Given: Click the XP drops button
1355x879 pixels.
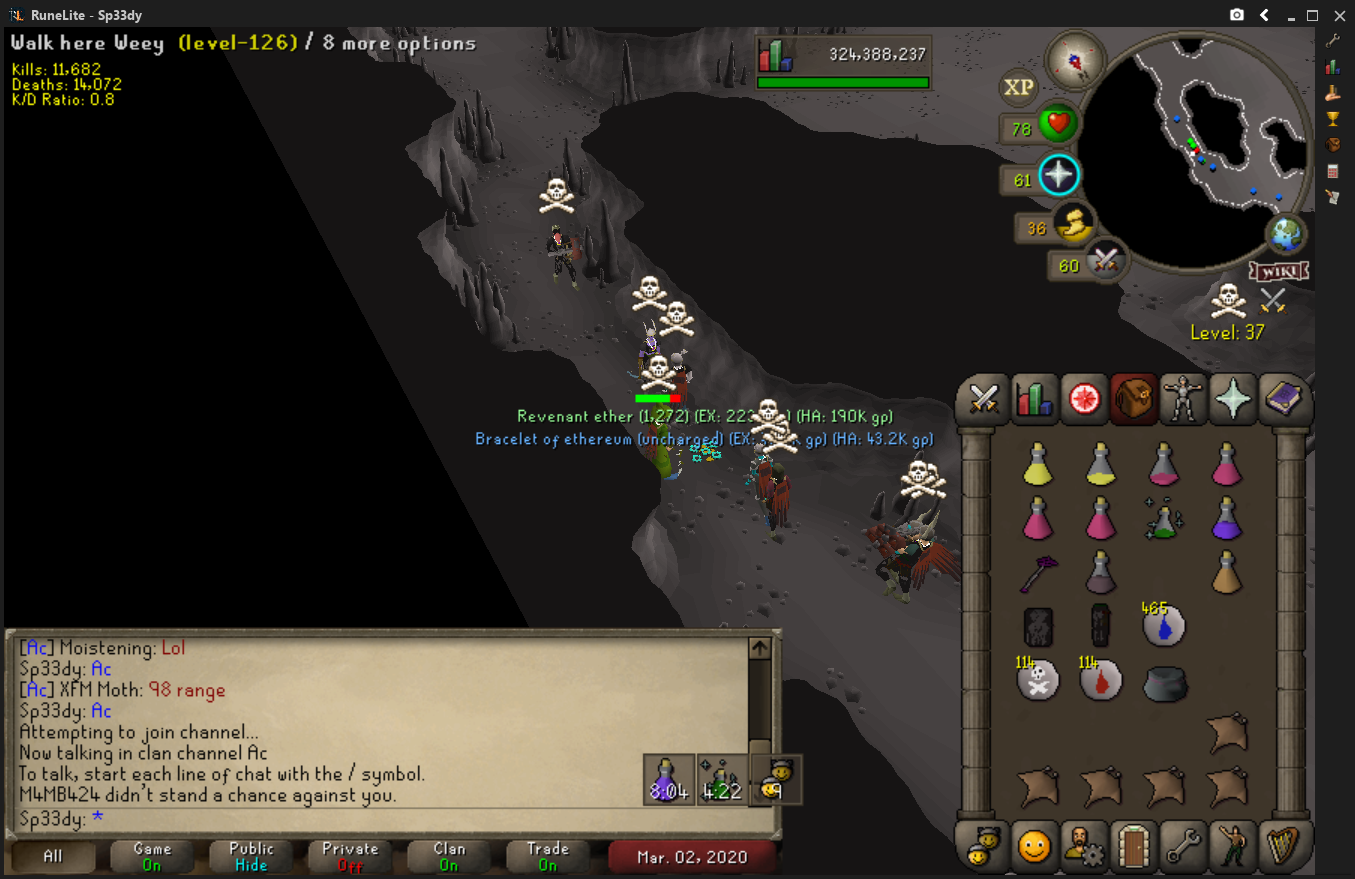Looking at the screenshot, I should tap(1018, 88).
